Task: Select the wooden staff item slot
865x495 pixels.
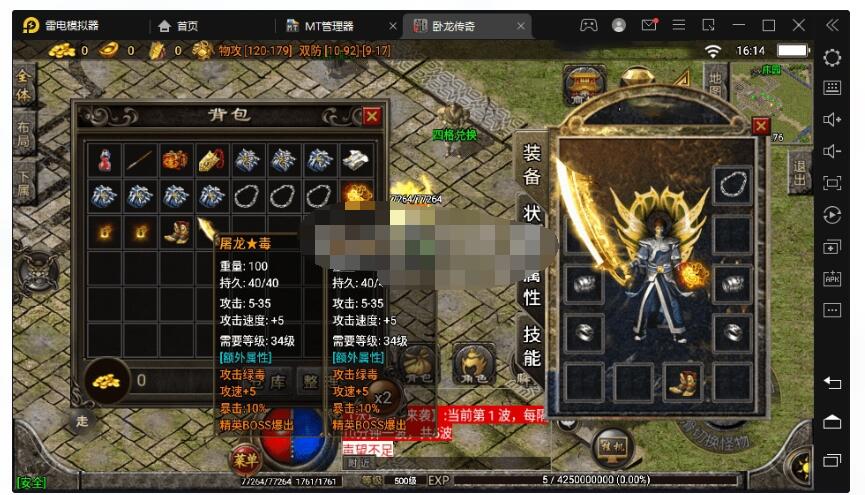Action: coord(141,160)
